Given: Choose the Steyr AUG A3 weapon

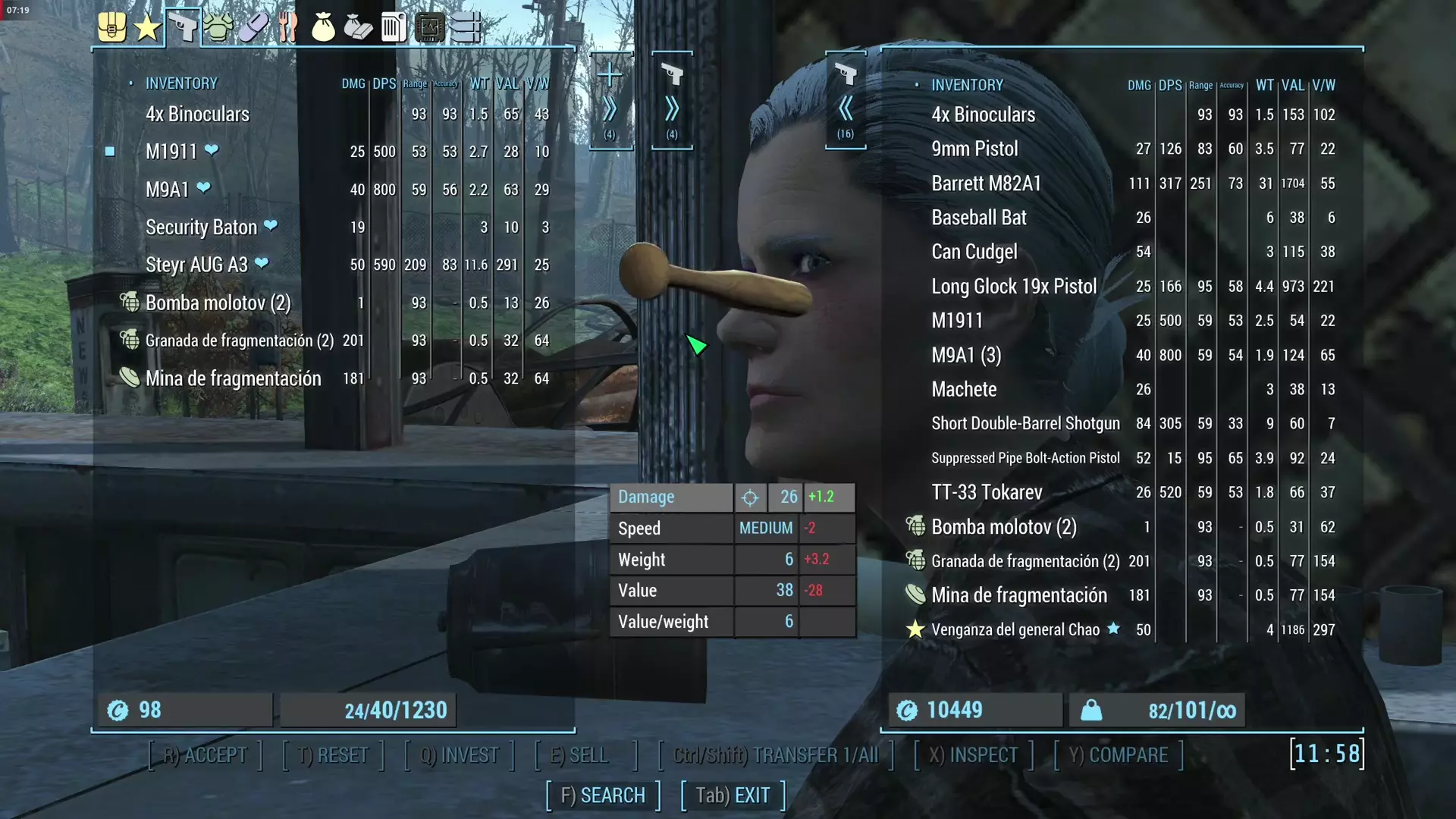Looking at the screenshot, I should tap(196, 265).
